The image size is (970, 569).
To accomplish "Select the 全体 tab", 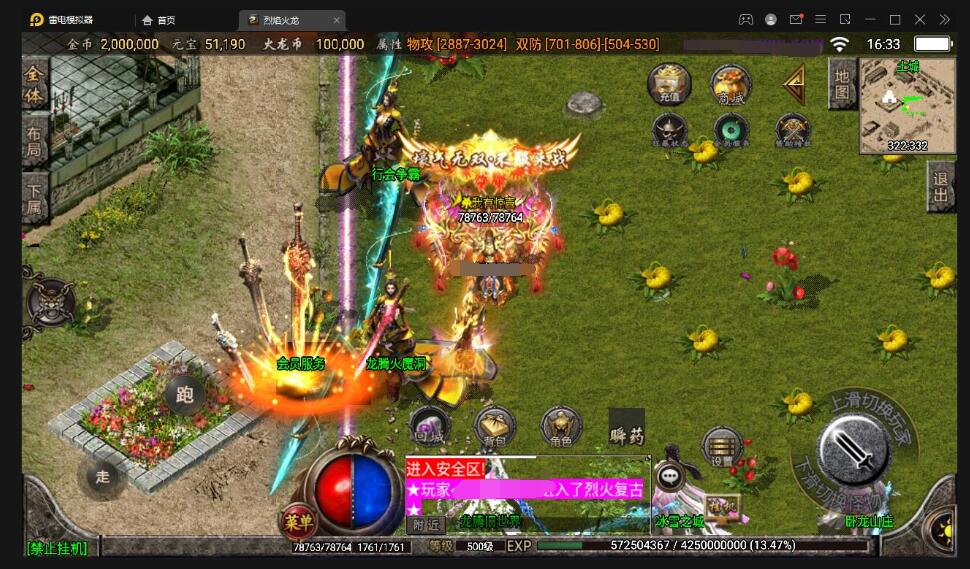I will pos(34,85).
